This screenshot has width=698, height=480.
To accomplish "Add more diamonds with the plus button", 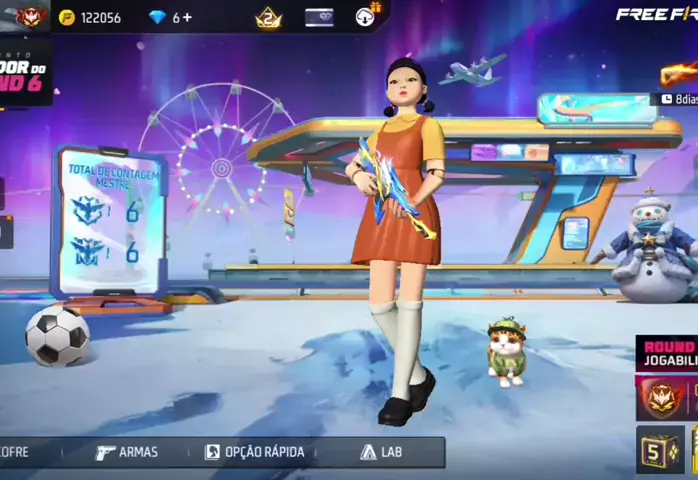I will pyautogui.click(x=187, y=18).
